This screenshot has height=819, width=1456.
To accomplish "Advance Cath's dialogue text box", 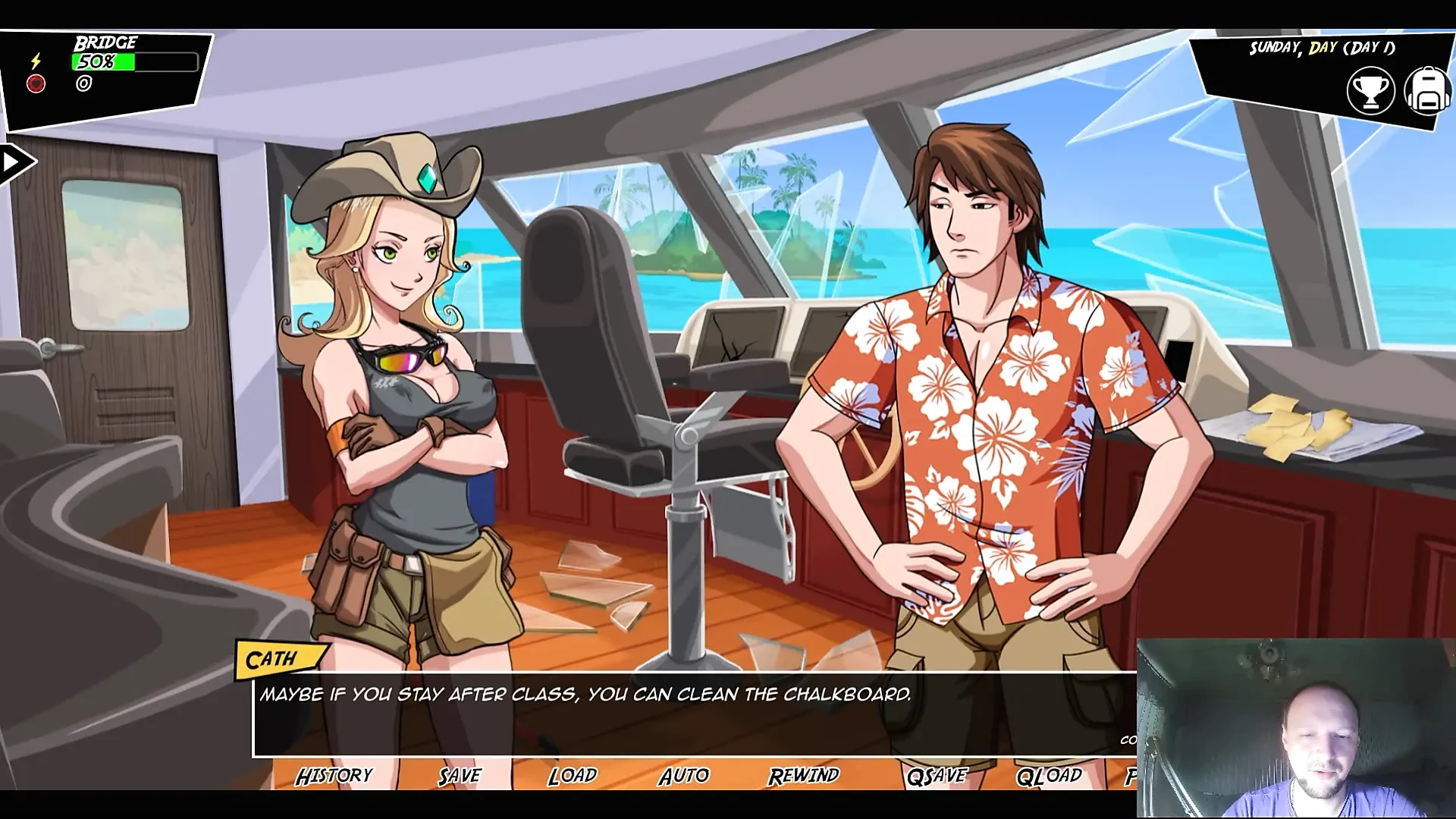I will click(x=682, y=717).
